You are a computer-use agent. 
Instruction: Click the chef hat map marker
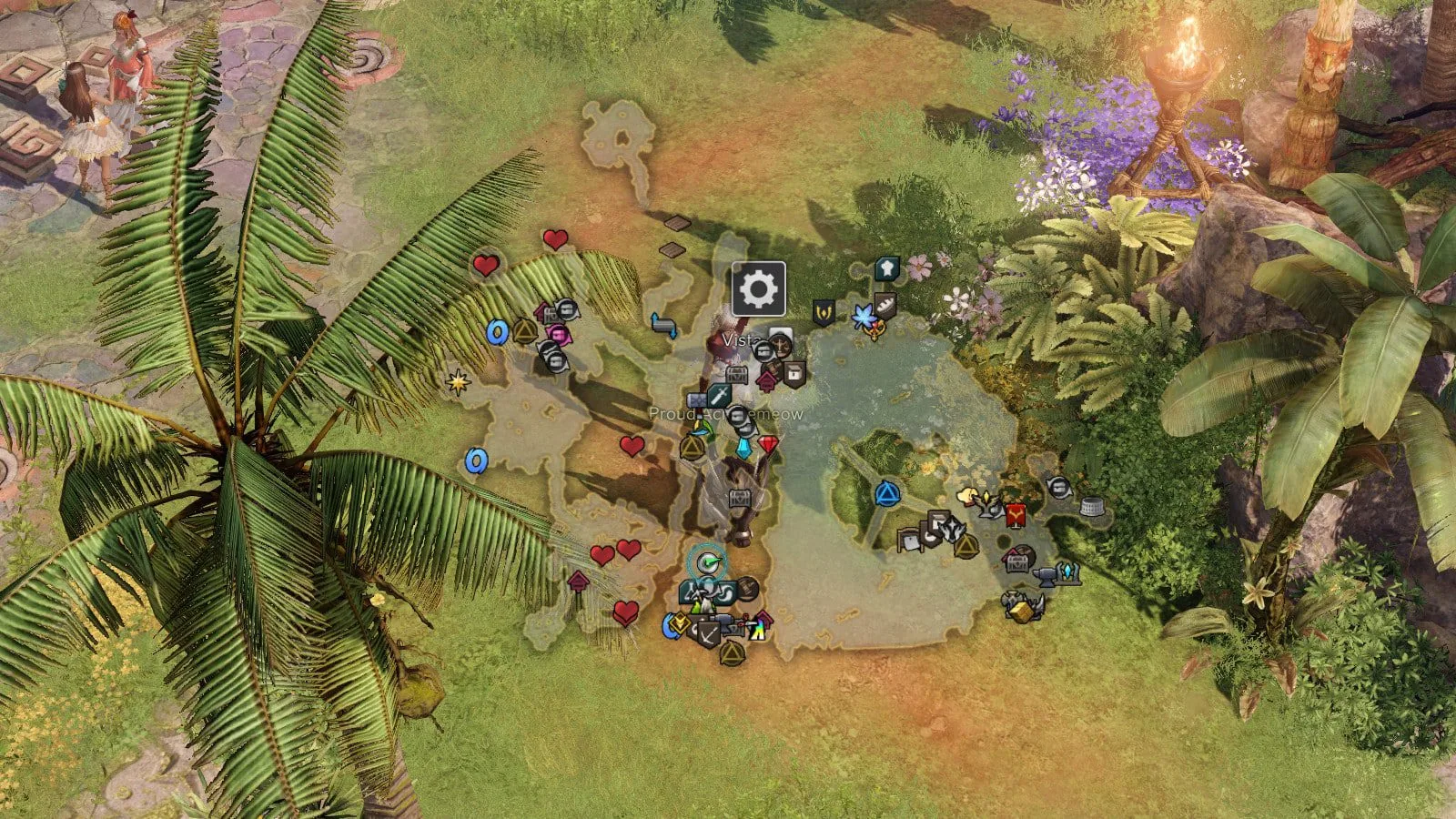coord(885,268)
